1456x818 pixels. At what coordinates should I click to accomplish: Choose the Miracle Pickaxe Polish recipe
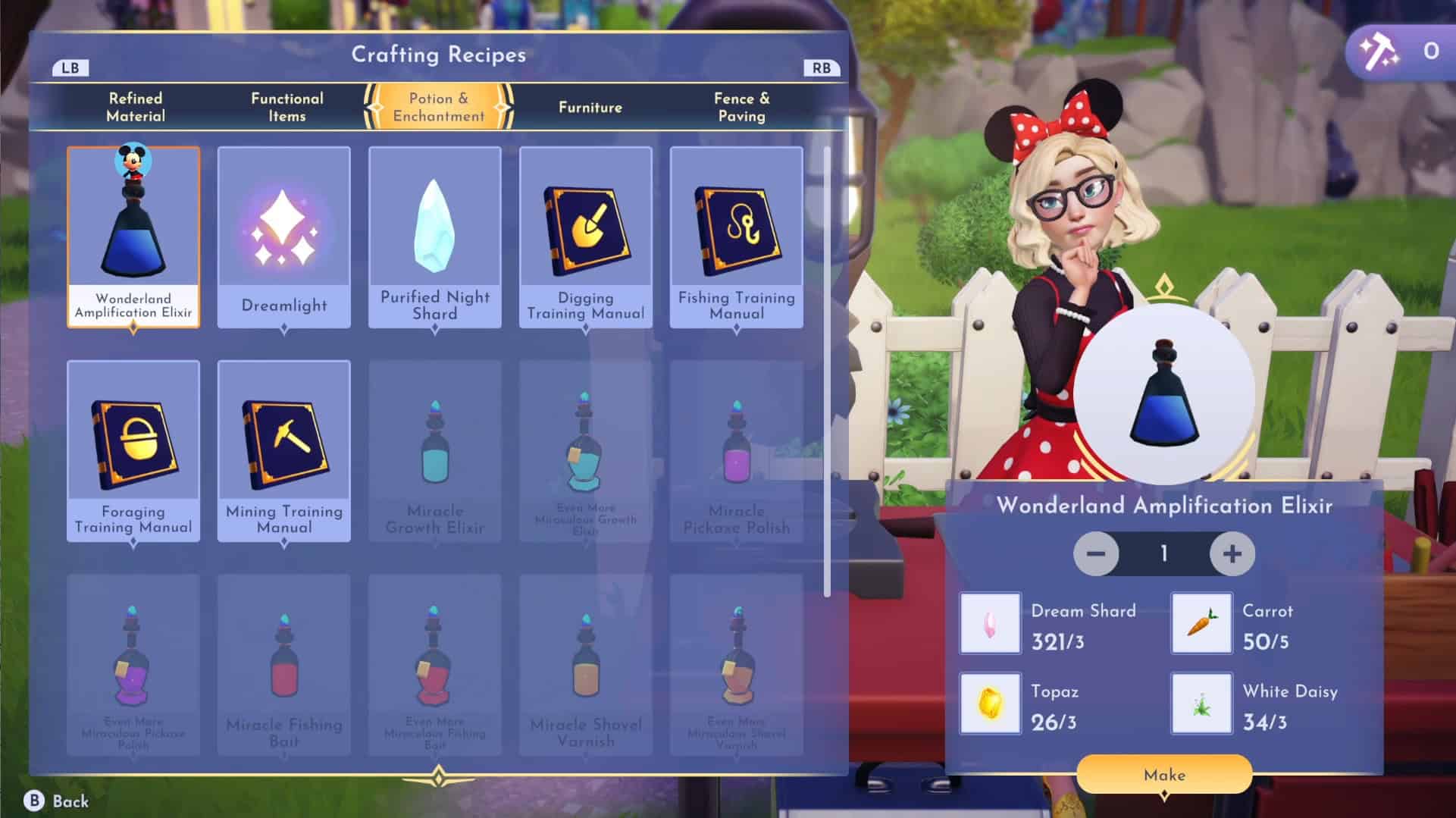(737, 450)
